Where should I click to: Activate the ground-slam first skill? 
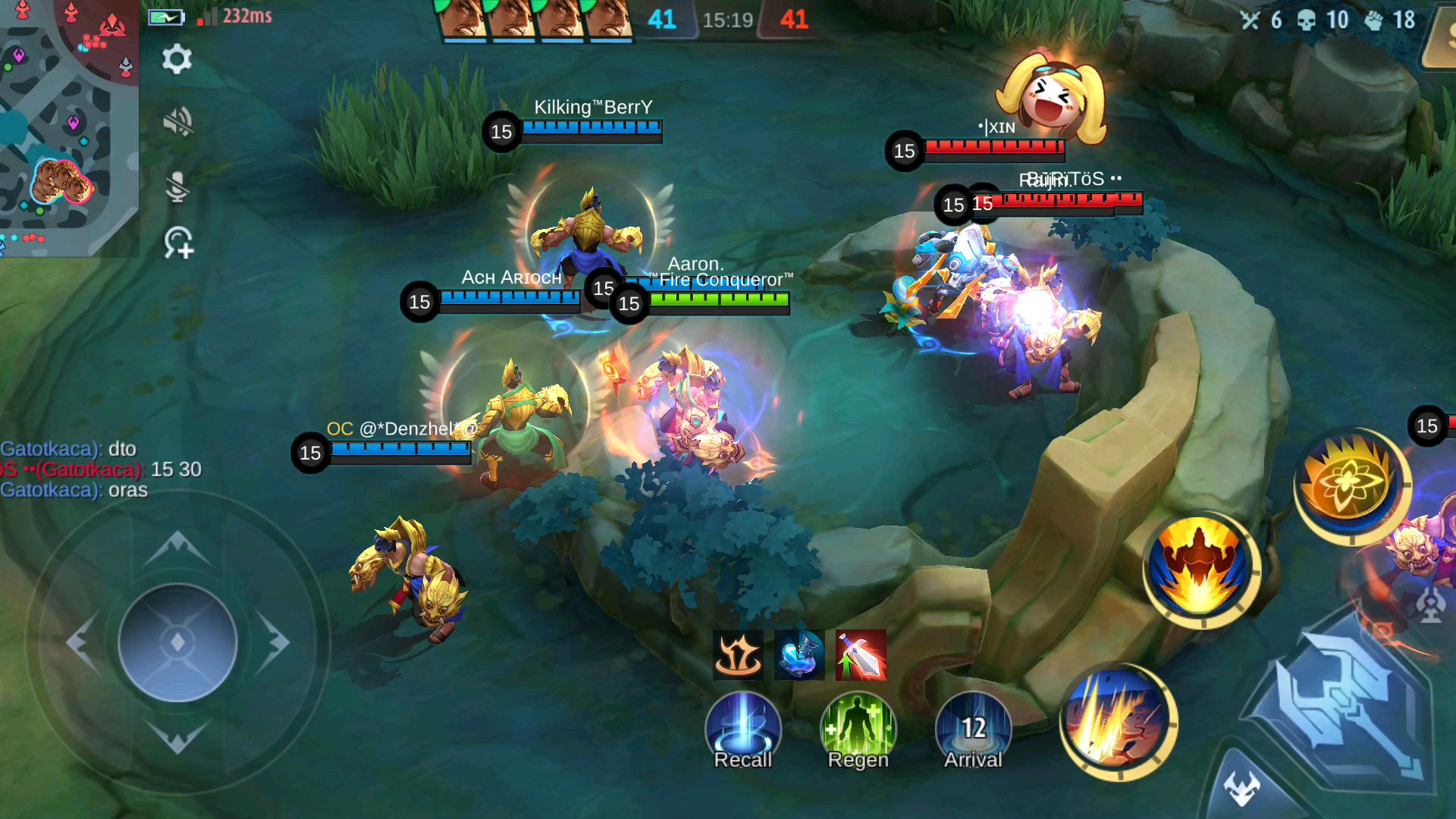pyautogui.click(x=1117, y=722)
